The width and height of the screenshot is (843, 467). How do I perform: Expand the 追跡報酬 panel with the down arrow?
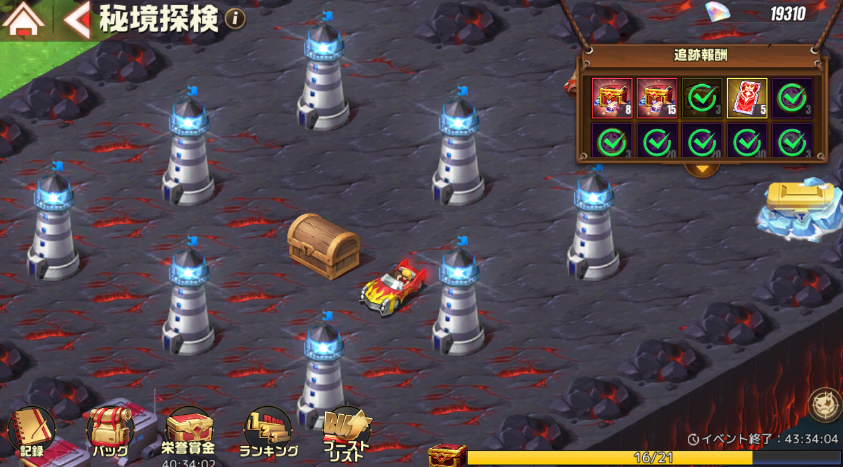(x=703, y=167)
